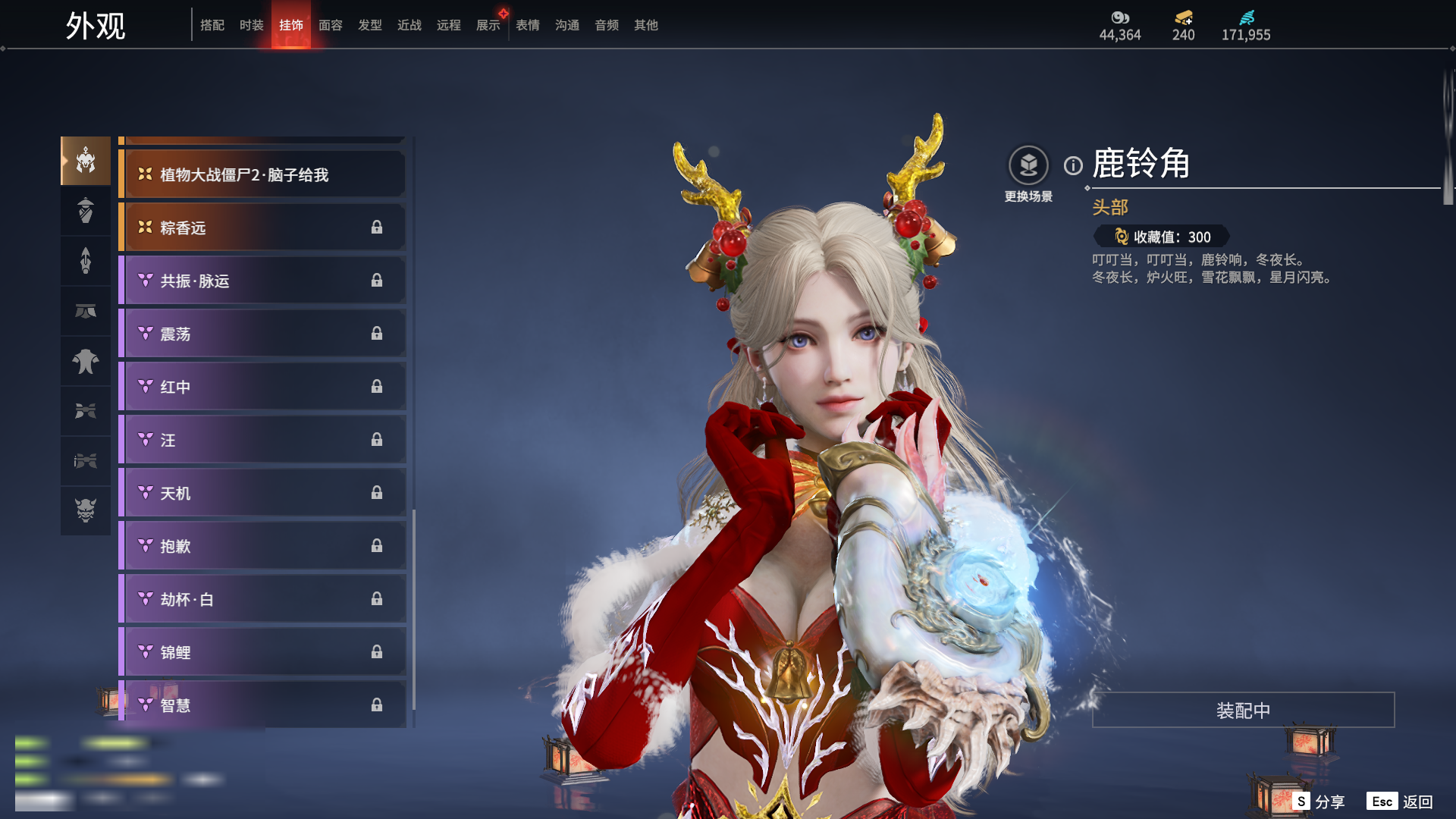Open the 展示 tab

coord(488,25)
